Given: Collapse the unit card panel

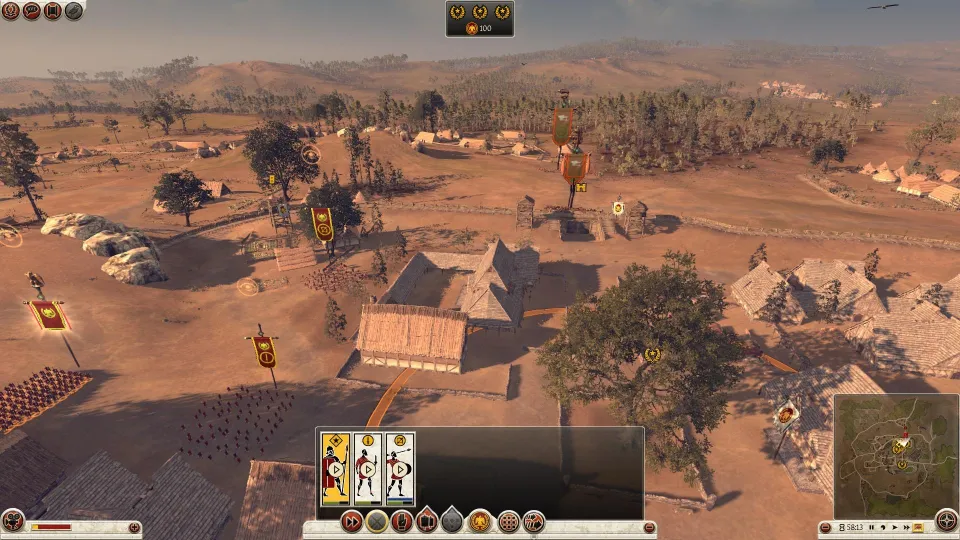Looking at the screenshot, I should (648, 527).
